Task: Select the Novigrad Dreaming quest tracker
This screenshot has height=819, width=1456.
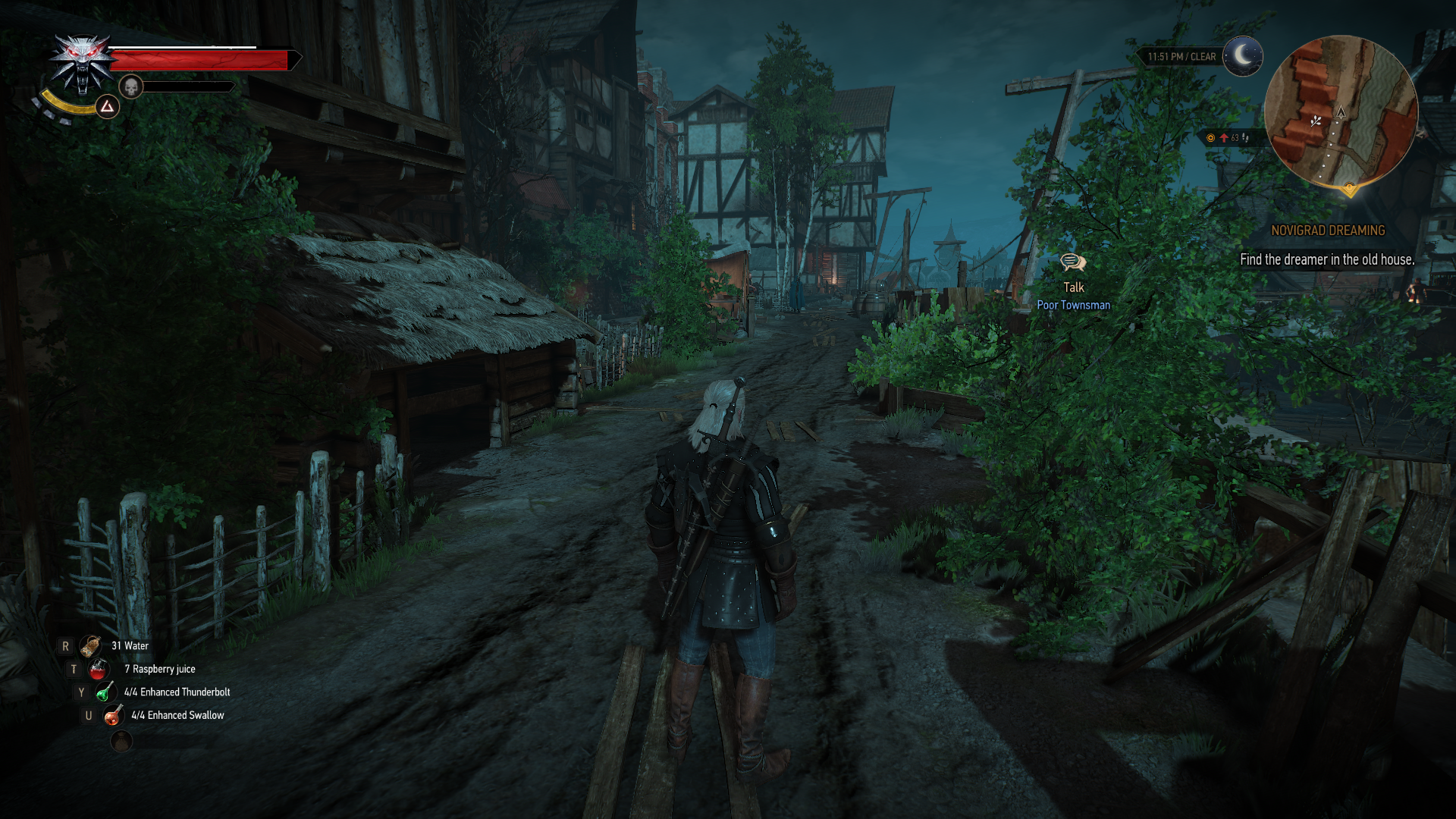Action: tap(1327, 231)
